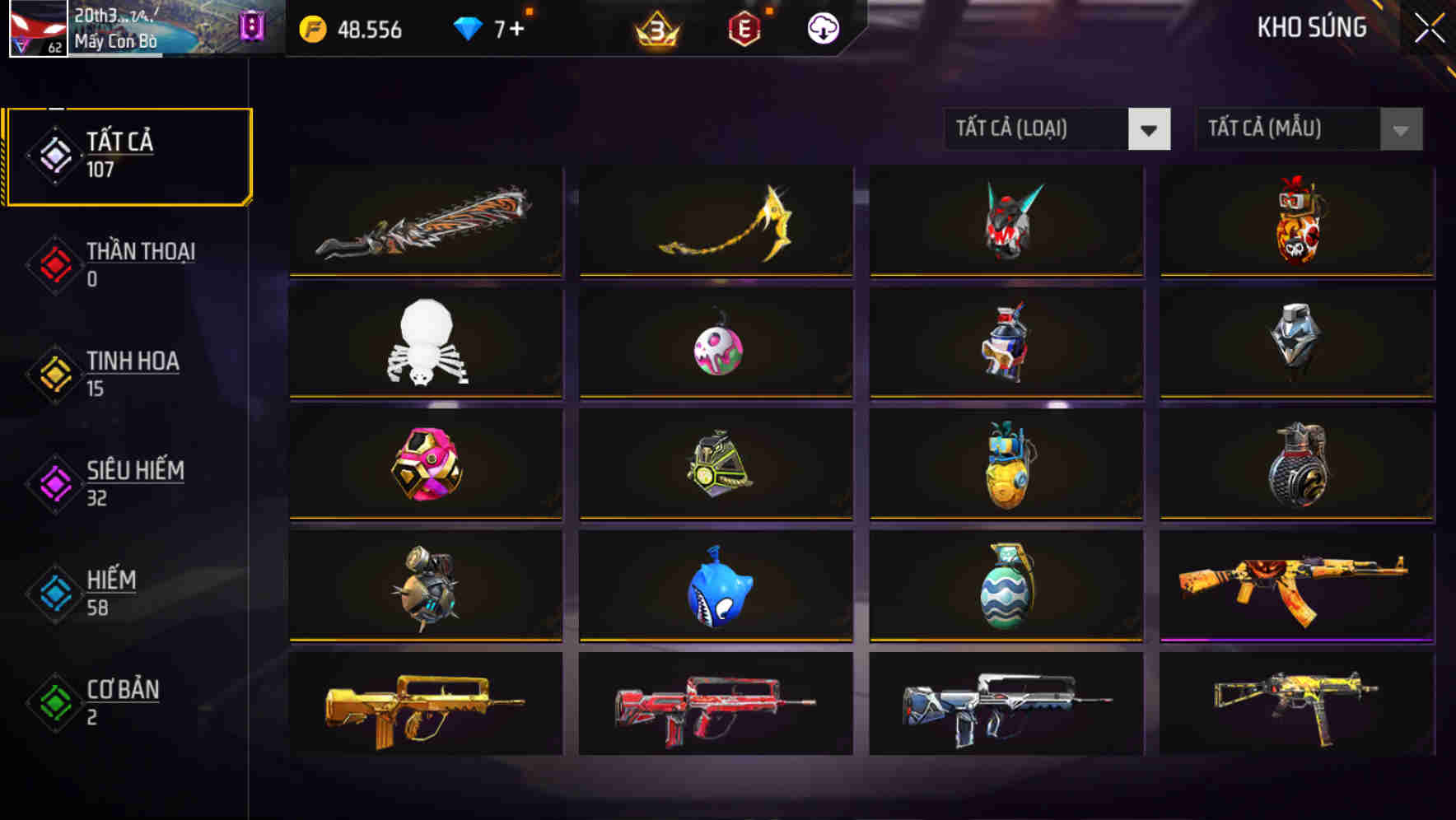Open the TẤT CẢ (MẪU) filter dropdown
The image size is (1456, 820).
coord(1281,129)
